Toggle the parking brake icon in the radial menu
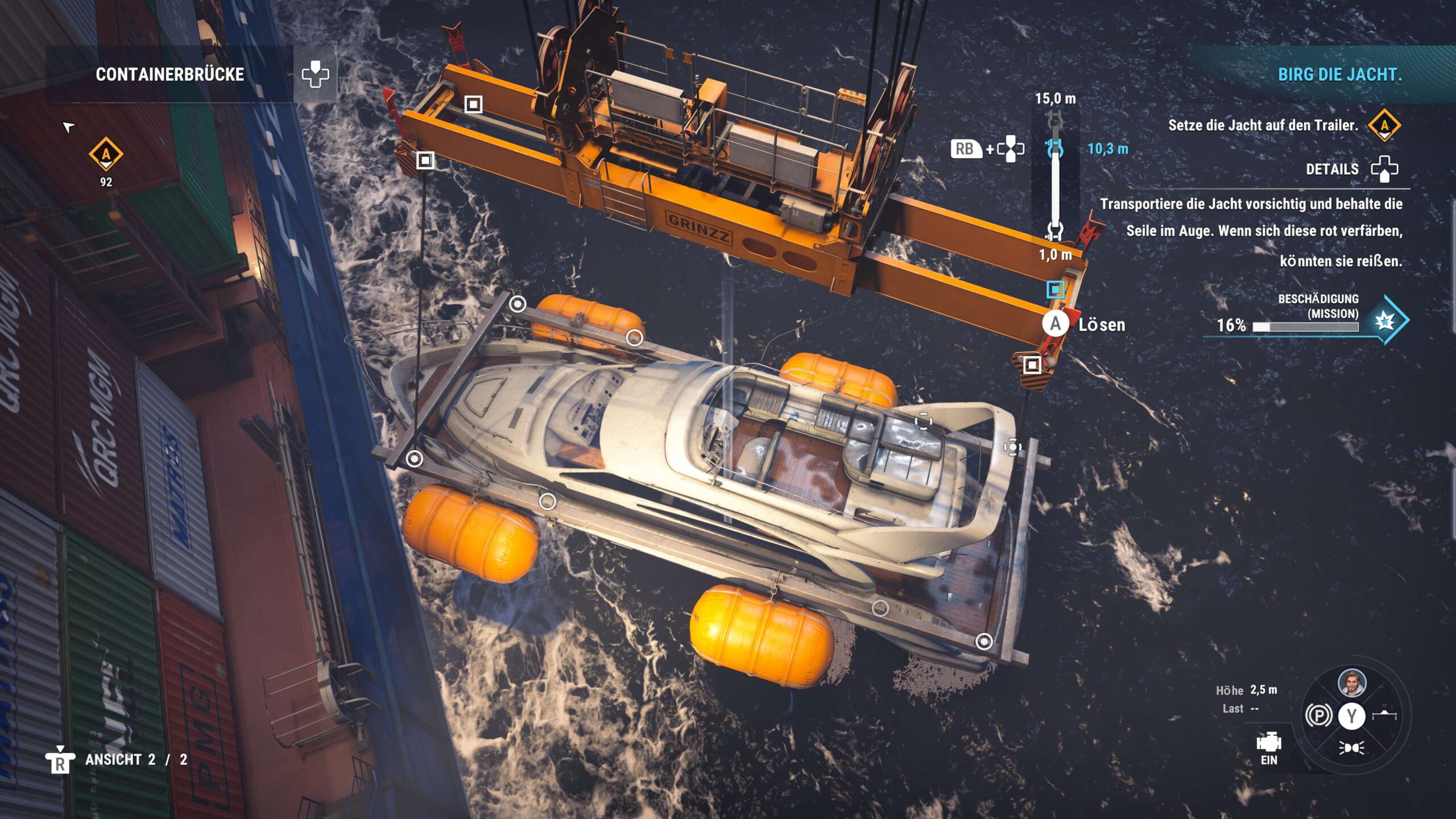This screenshot has width=1456, height=819. pos(1318,715)
